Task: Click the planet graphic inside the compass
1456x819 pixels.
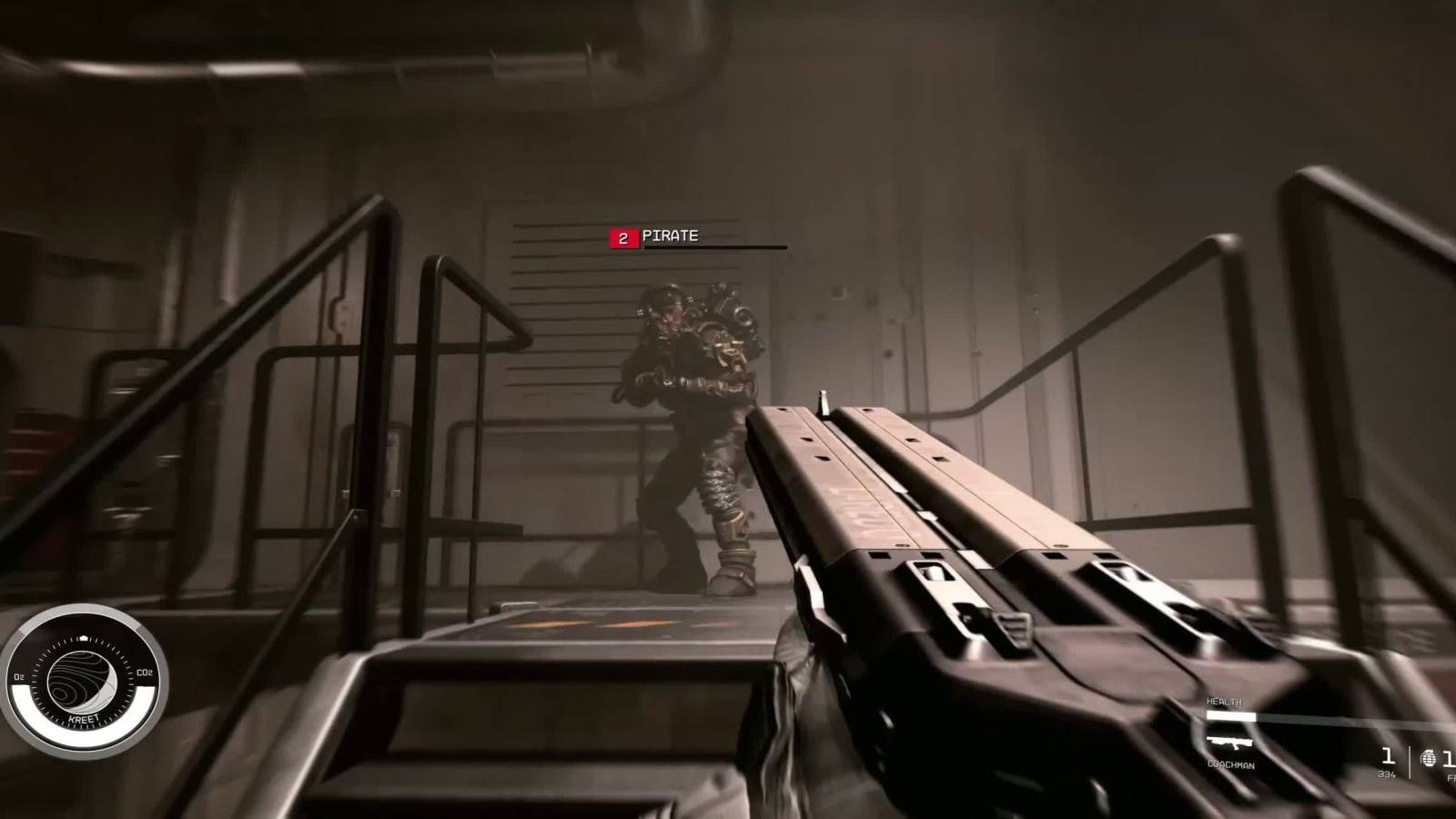Action: [x=81, y=679]
